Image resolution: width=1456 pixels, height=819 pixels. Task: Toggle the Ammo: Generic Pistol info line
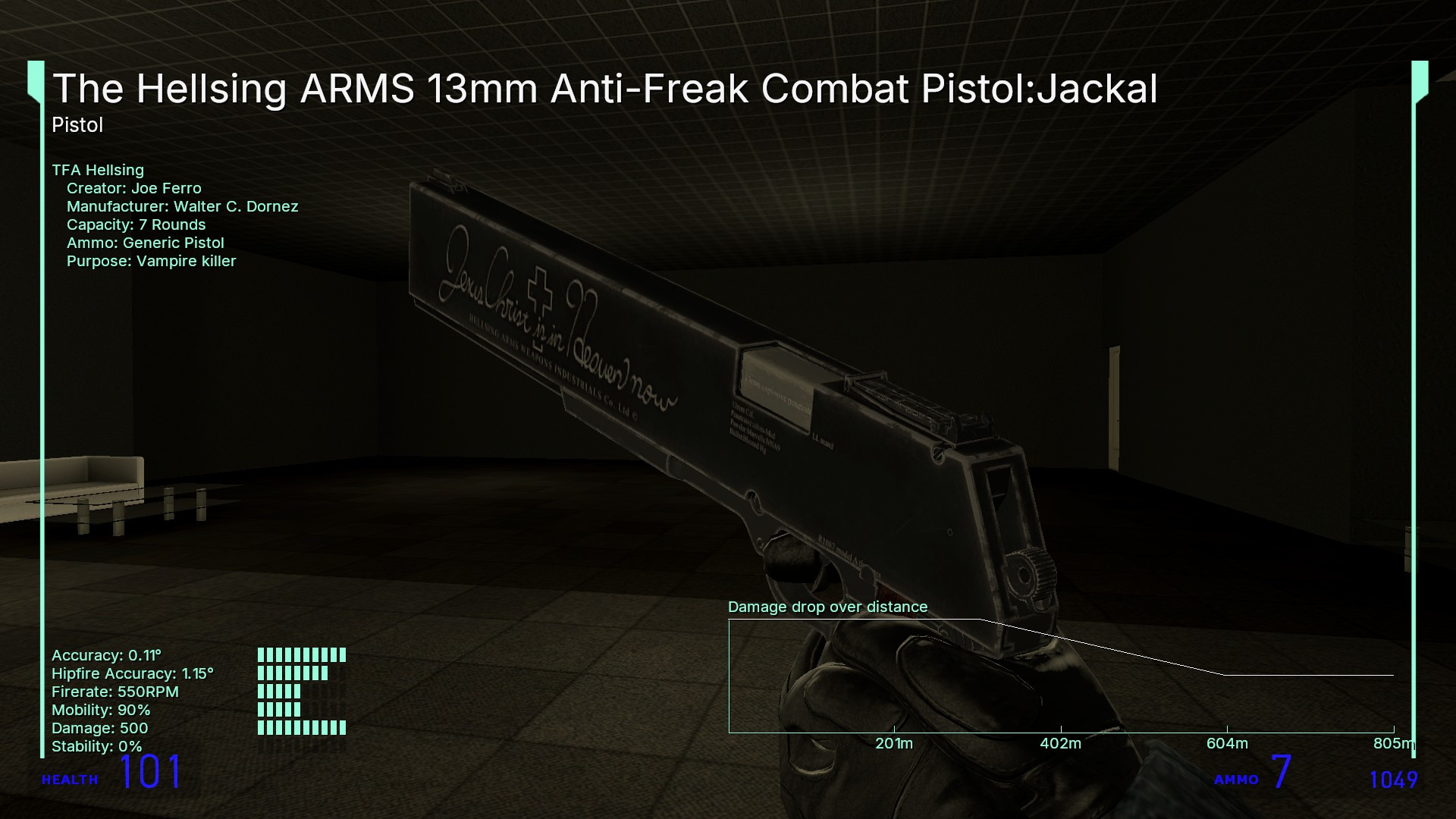[145, 243]
